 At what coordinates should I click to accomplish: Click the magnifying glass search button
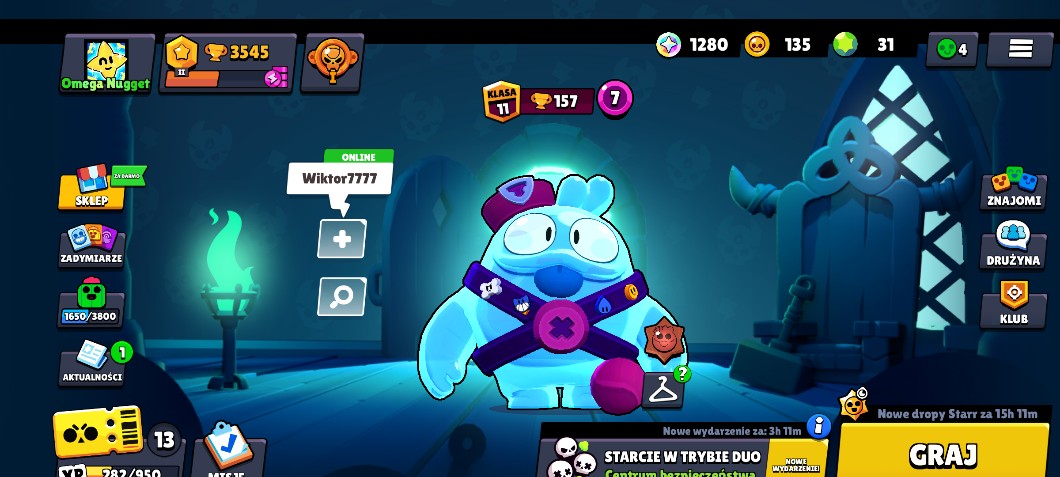[342, 297]
